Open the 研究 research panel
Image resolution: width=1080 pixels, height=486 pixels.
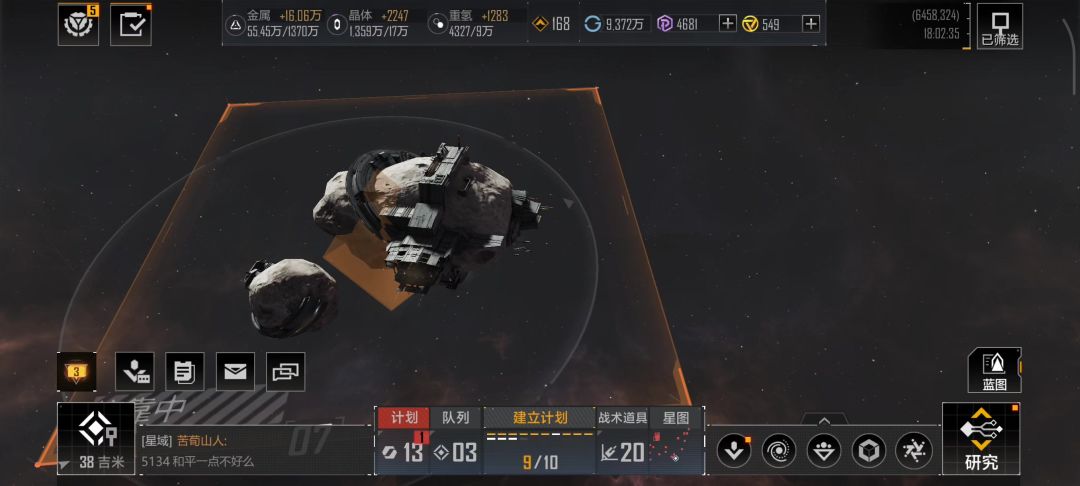coord(980,439)
